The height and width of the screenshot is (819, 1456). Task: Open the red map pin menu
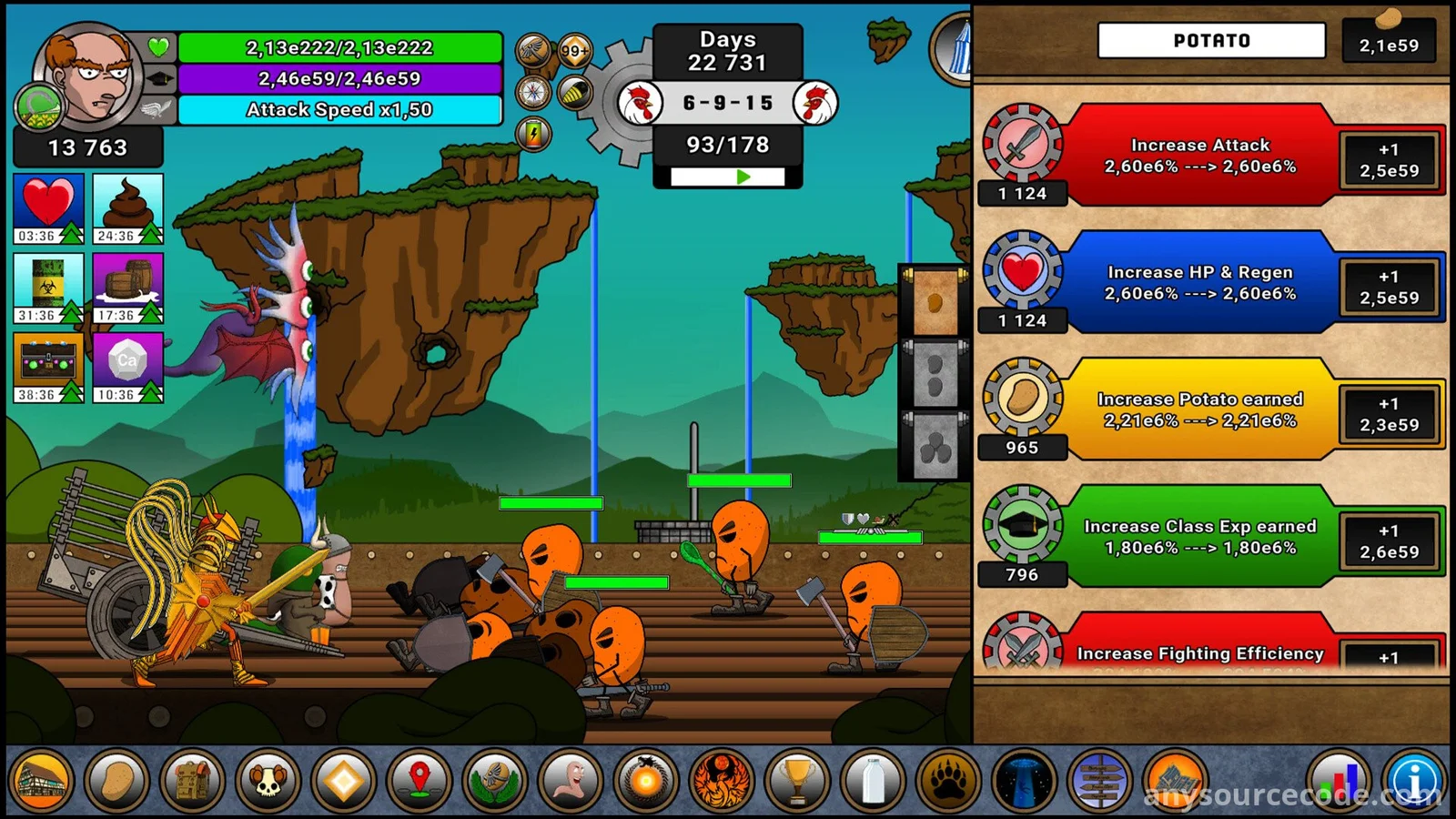click(419, 781)
